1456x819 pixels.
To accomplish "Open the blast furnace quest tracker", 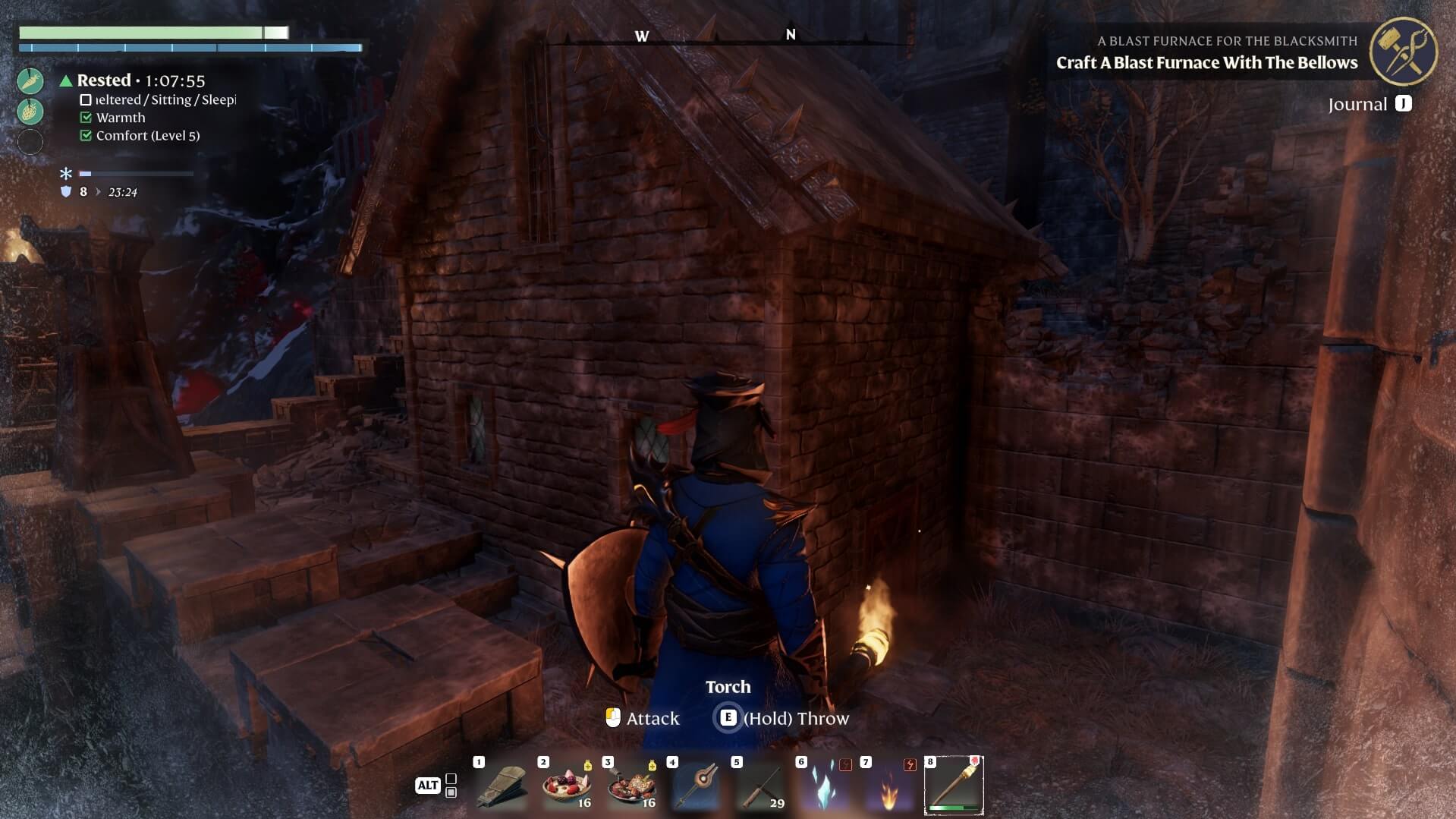I will pos(1206,62).
